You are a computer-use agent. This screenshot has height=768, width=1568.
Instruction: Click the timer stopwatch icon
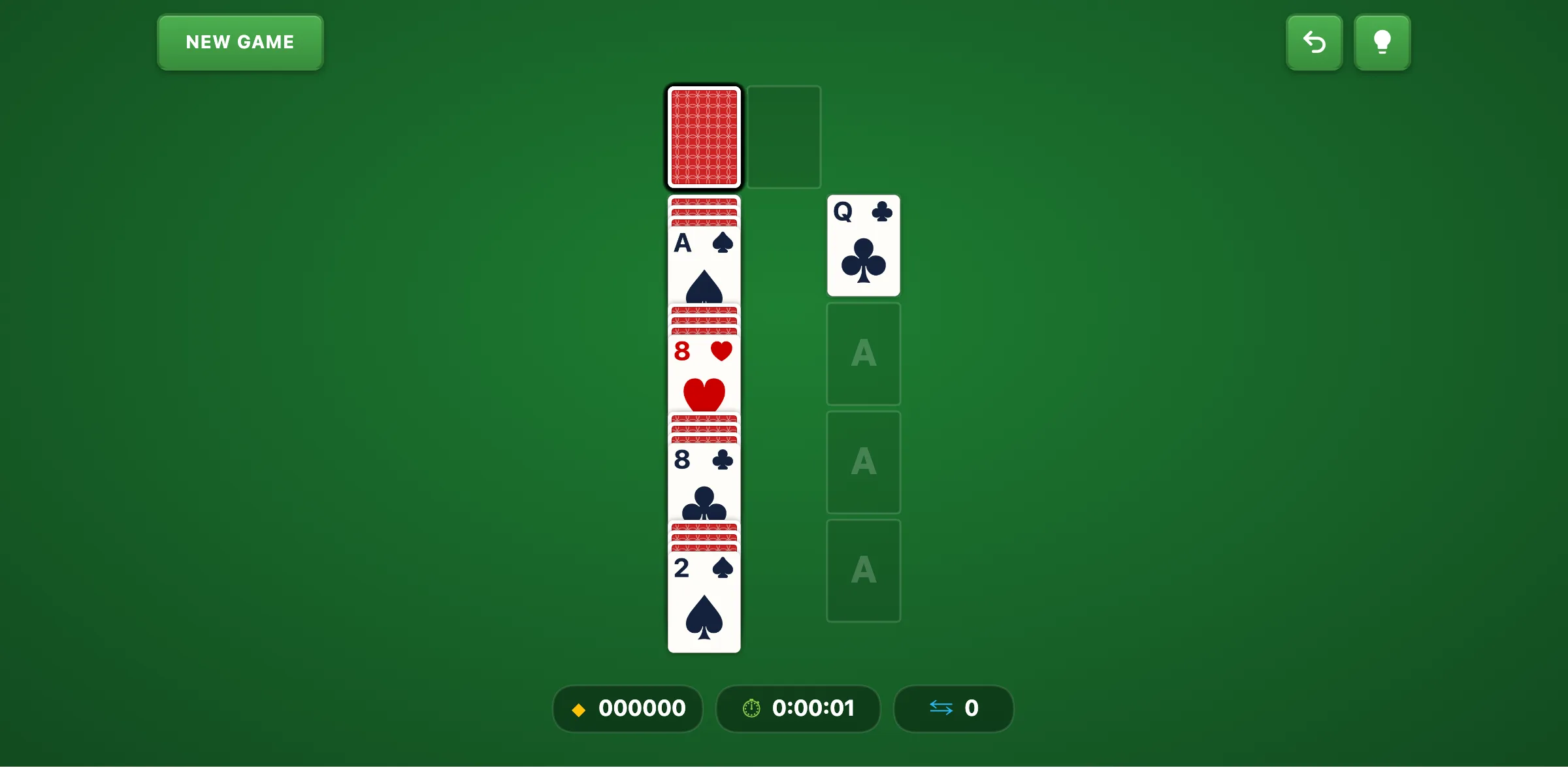point(752,709)
